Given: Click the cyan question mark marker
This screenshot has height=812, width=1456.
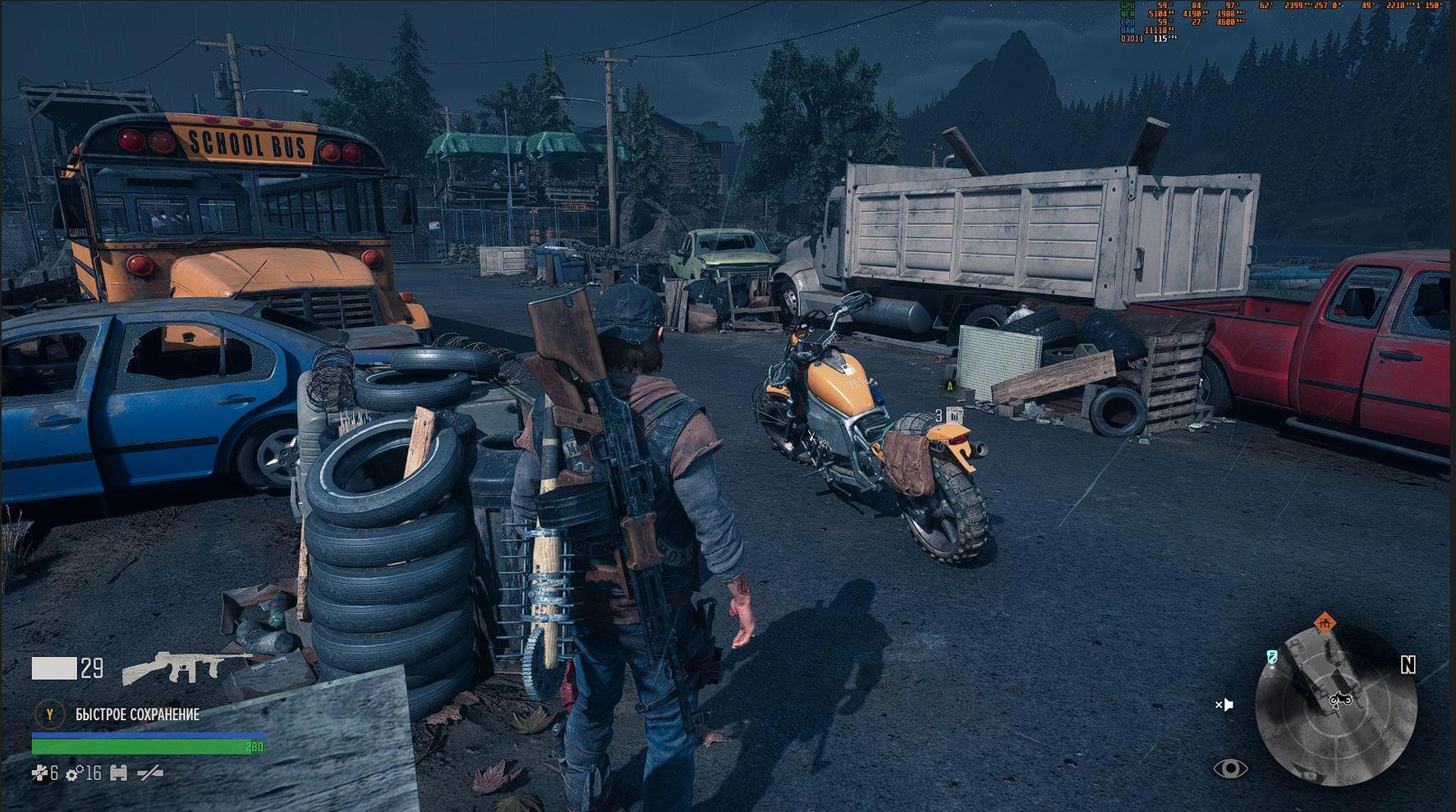Looking at the screenshot, I should tap(1272, 658).
